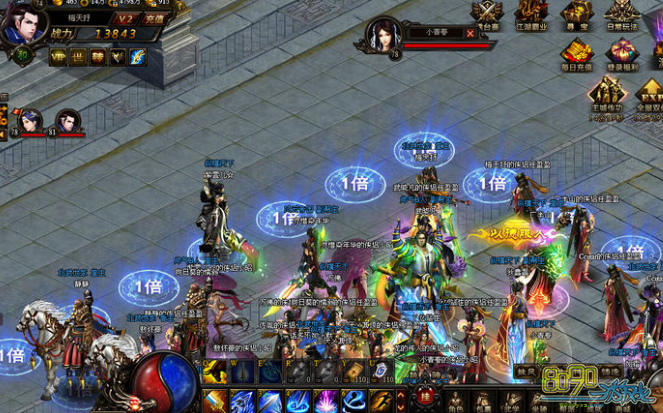Select the level 78 teammate portrait

coord(30,120)
